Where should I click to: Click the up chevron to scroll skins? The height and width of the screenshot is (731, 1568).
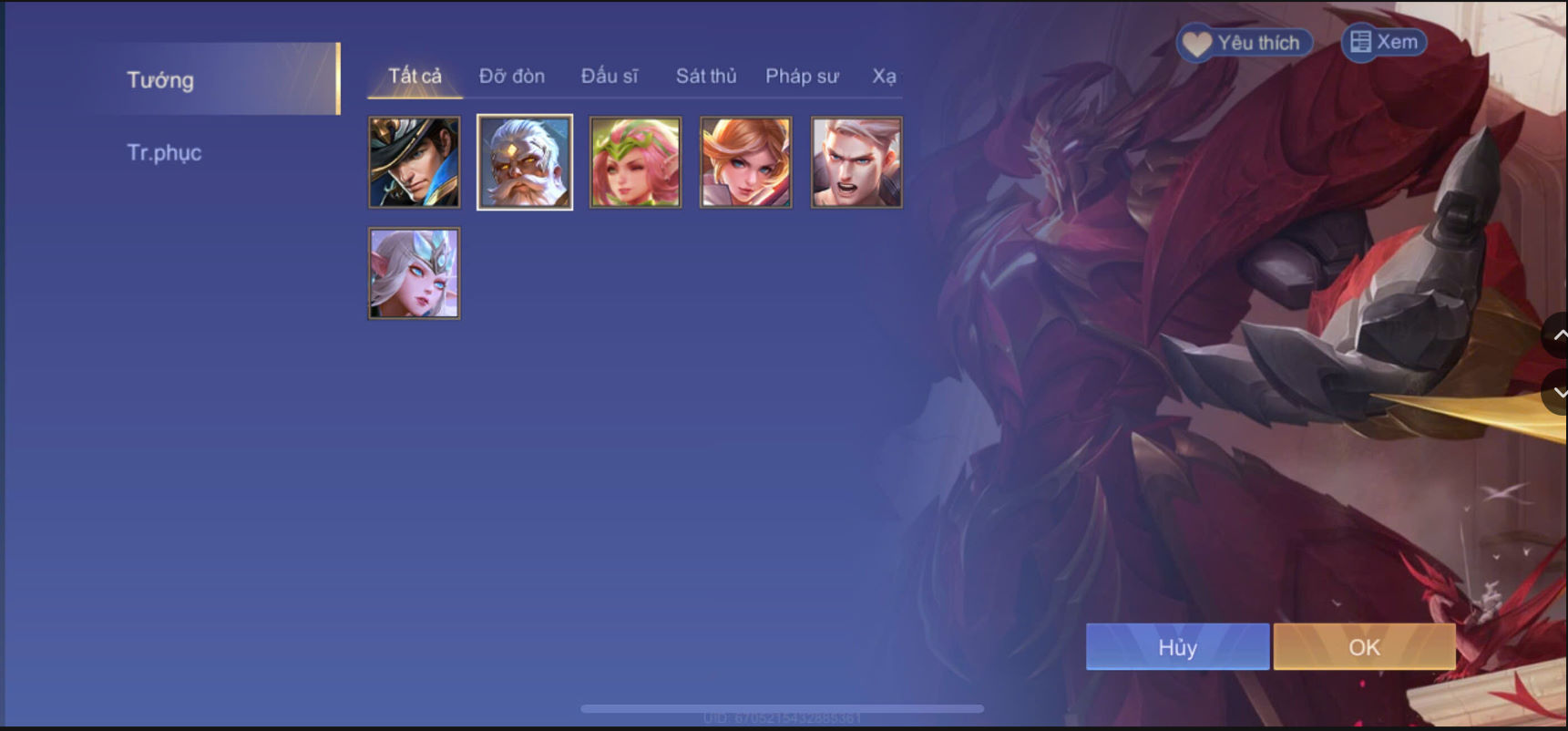click(x=1557, y=336)
